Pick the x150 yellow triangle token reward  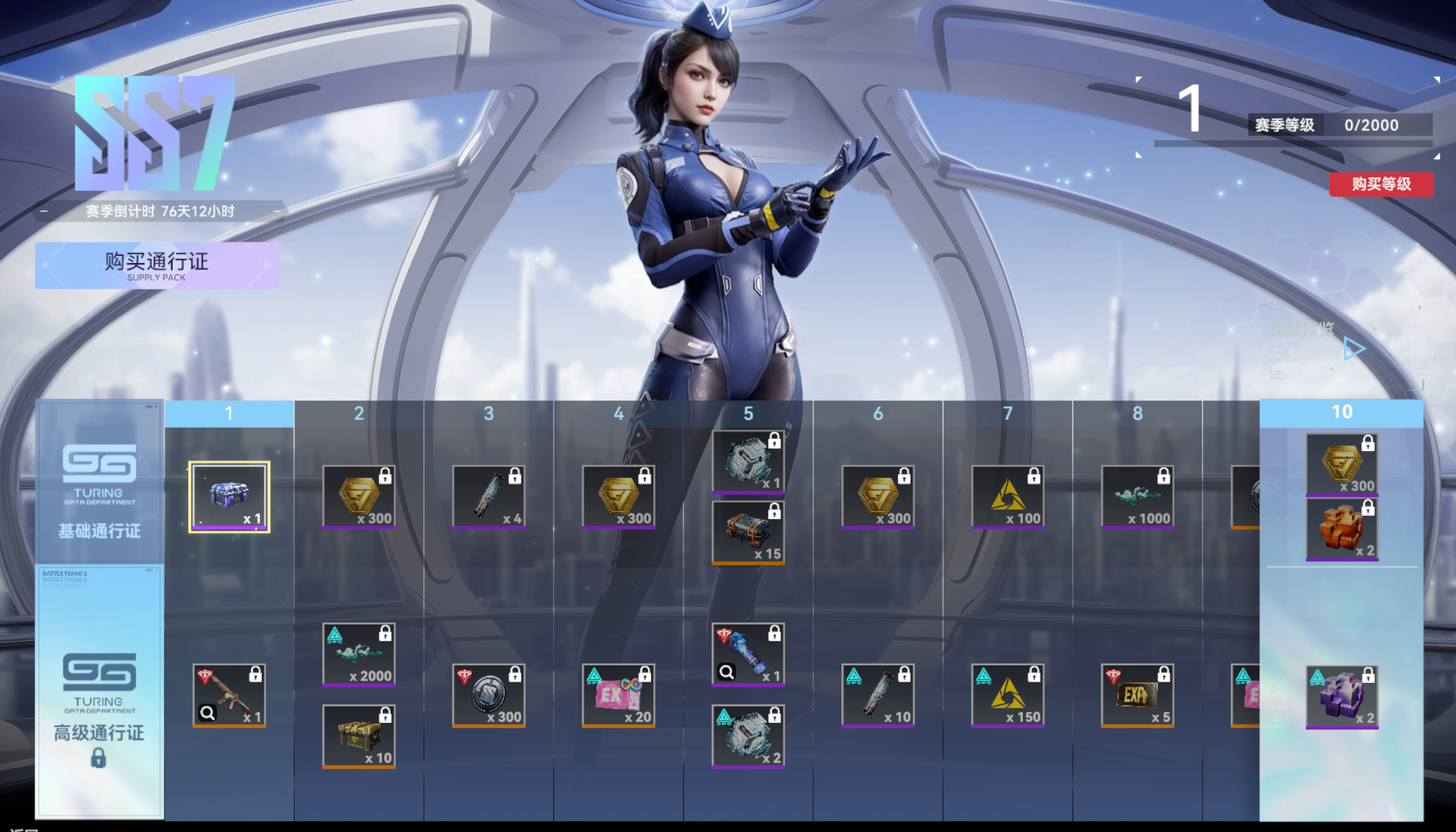coord(1007,695)
